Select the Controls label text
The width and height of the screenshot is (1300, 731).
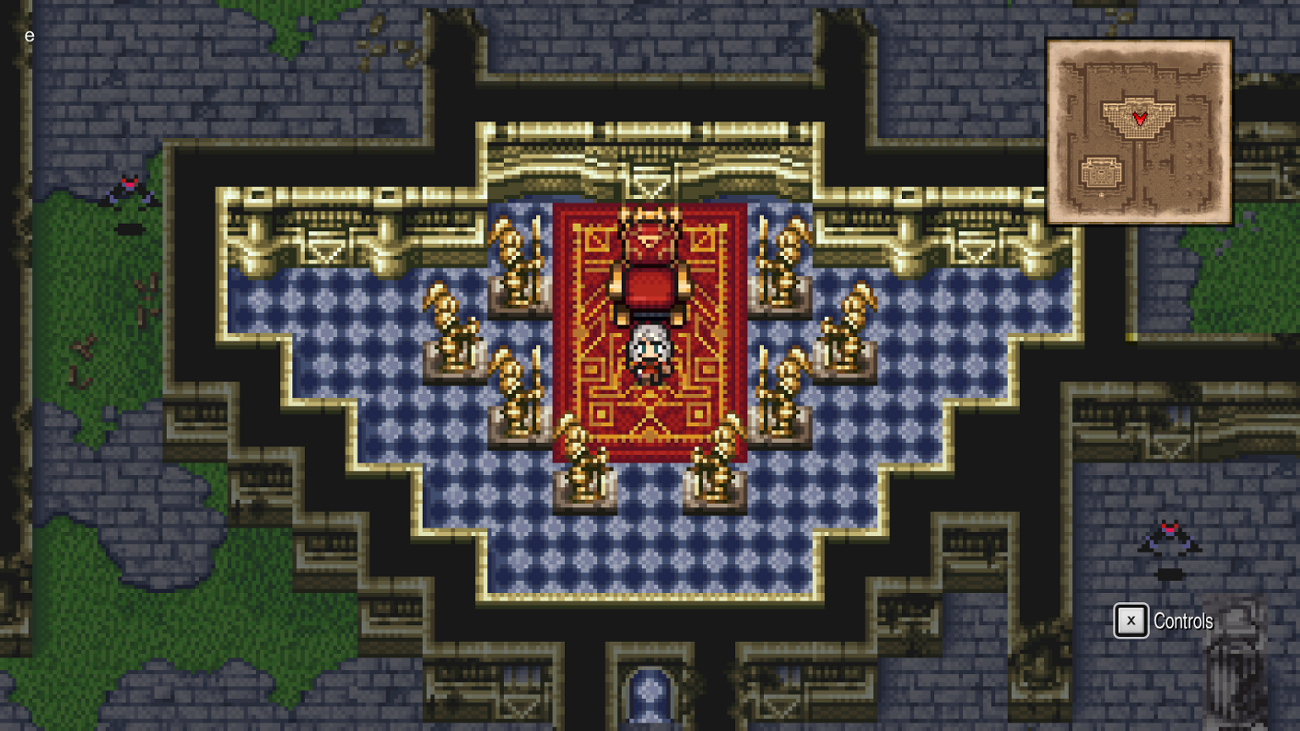(x=1183, y=620)
